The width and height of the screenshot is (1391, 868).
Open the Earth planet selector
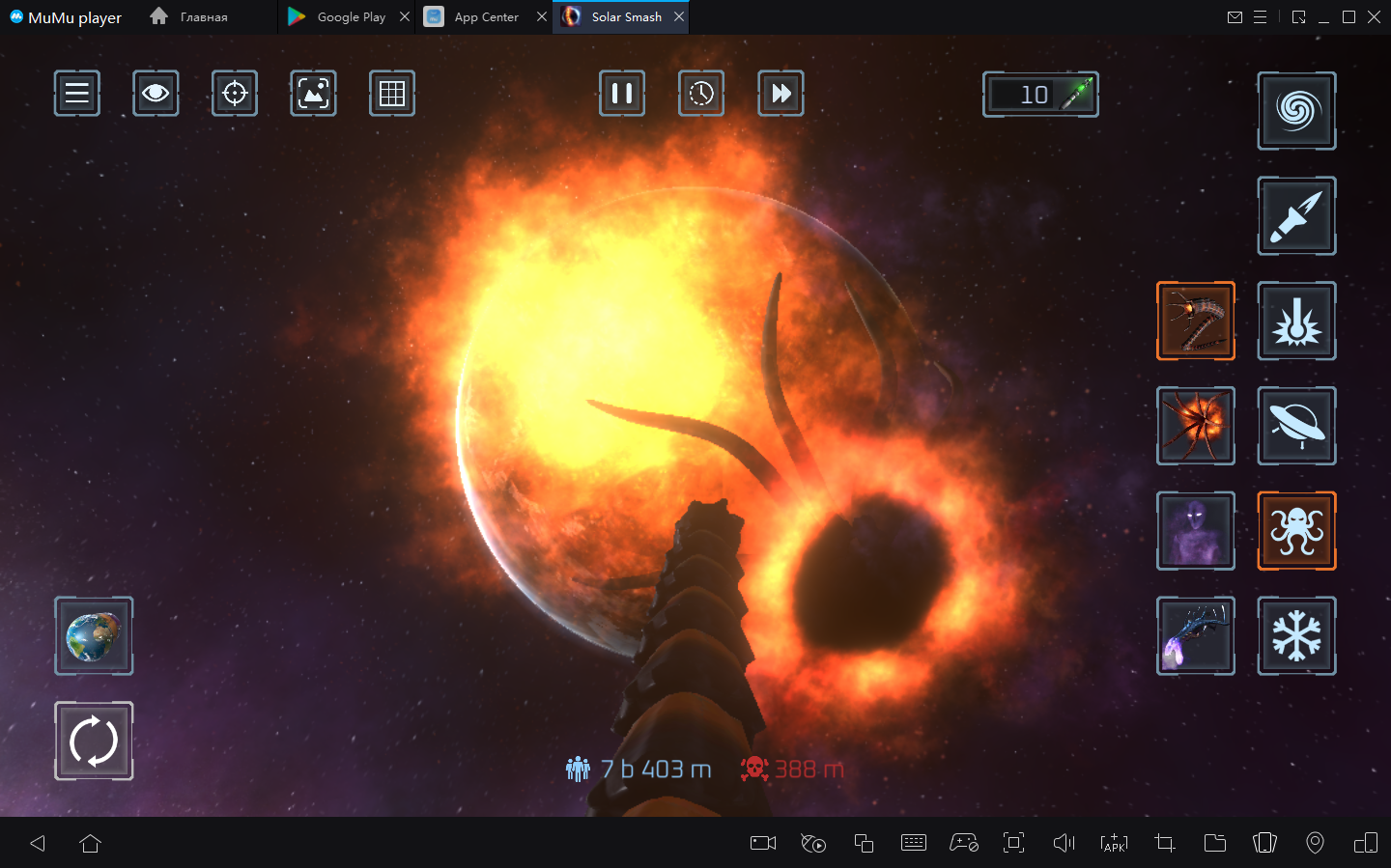(94, 636)
